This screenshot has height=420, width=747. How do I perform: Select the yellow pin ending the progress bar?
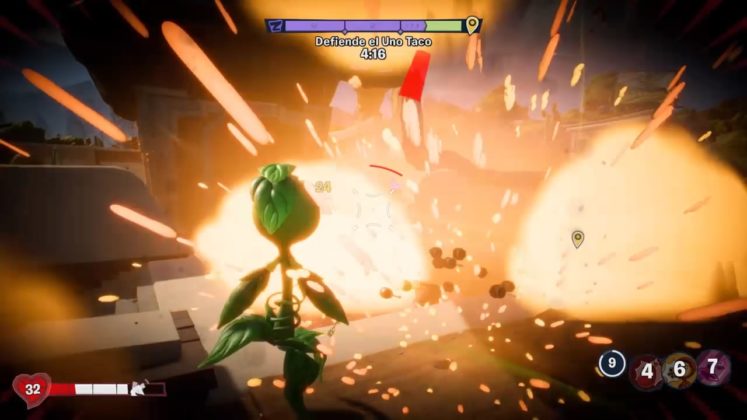(x=472, y=24)
